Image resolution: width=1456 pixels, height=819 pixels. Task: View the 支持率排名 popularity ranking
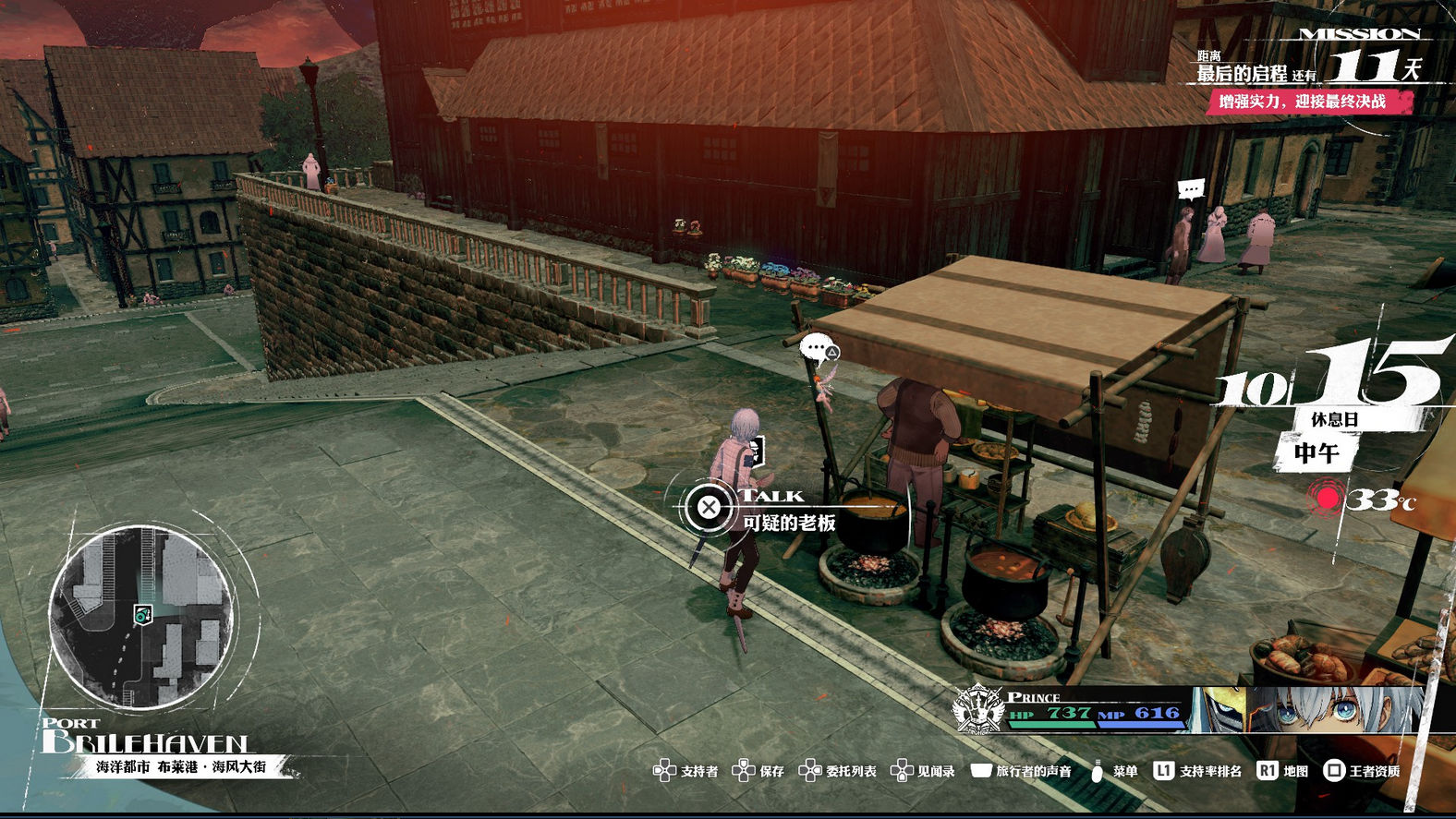[x=1197, y=771]
